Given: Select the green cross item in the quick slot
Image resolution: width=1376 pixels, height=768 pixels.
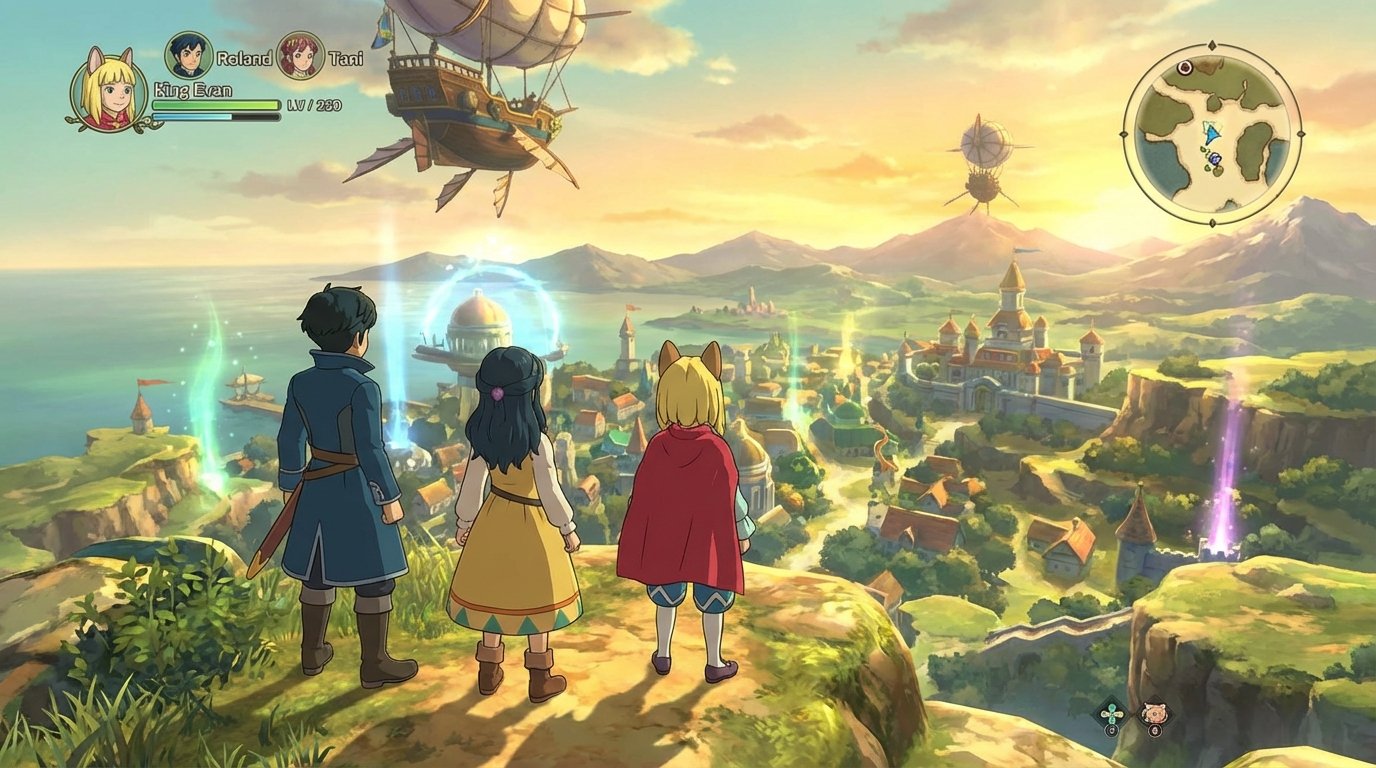Looking at the screenshot, I should pos(1111,713).
